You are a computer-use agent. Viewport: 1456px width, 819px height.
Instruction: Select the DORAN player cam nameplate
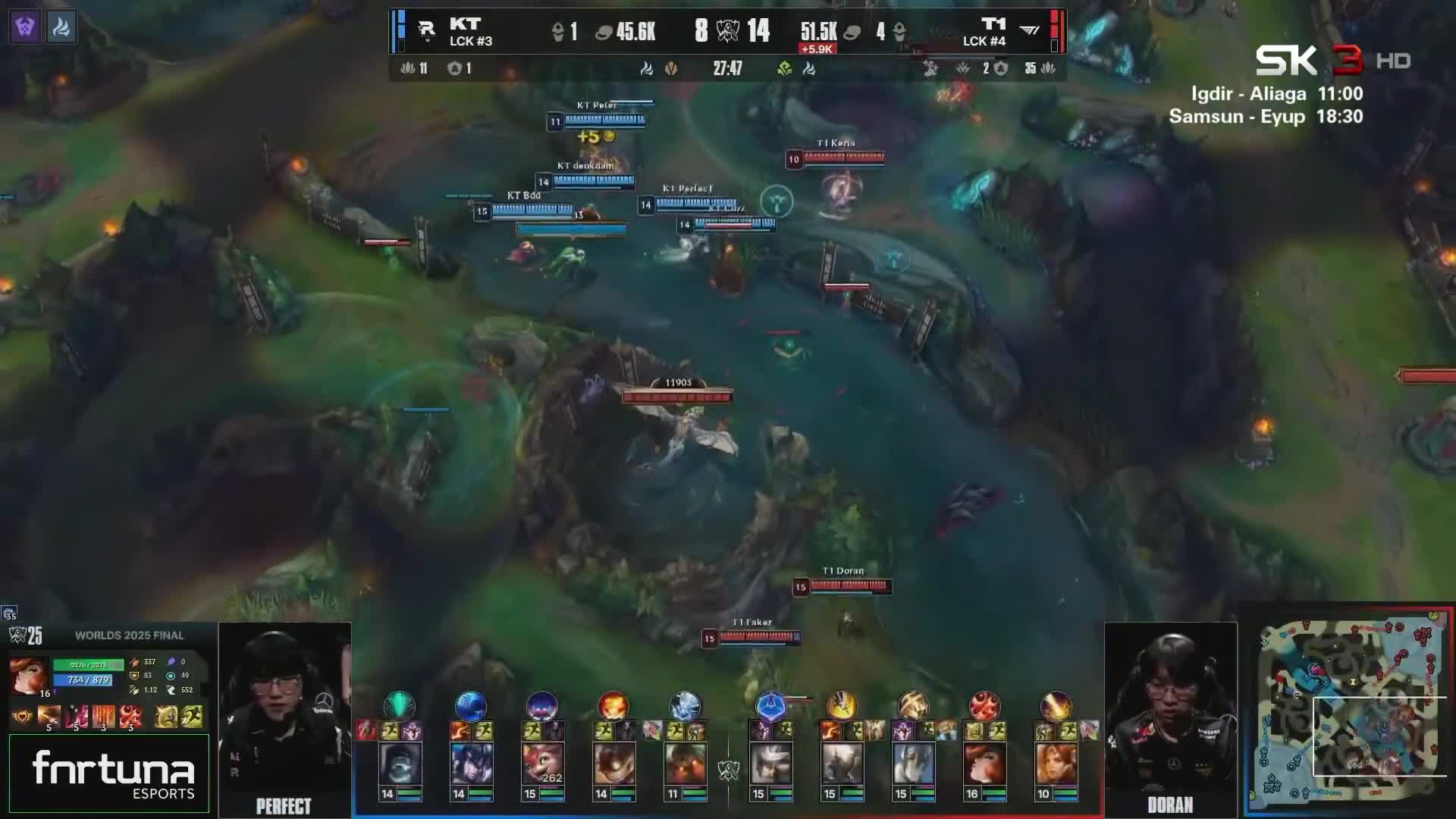1172,806
